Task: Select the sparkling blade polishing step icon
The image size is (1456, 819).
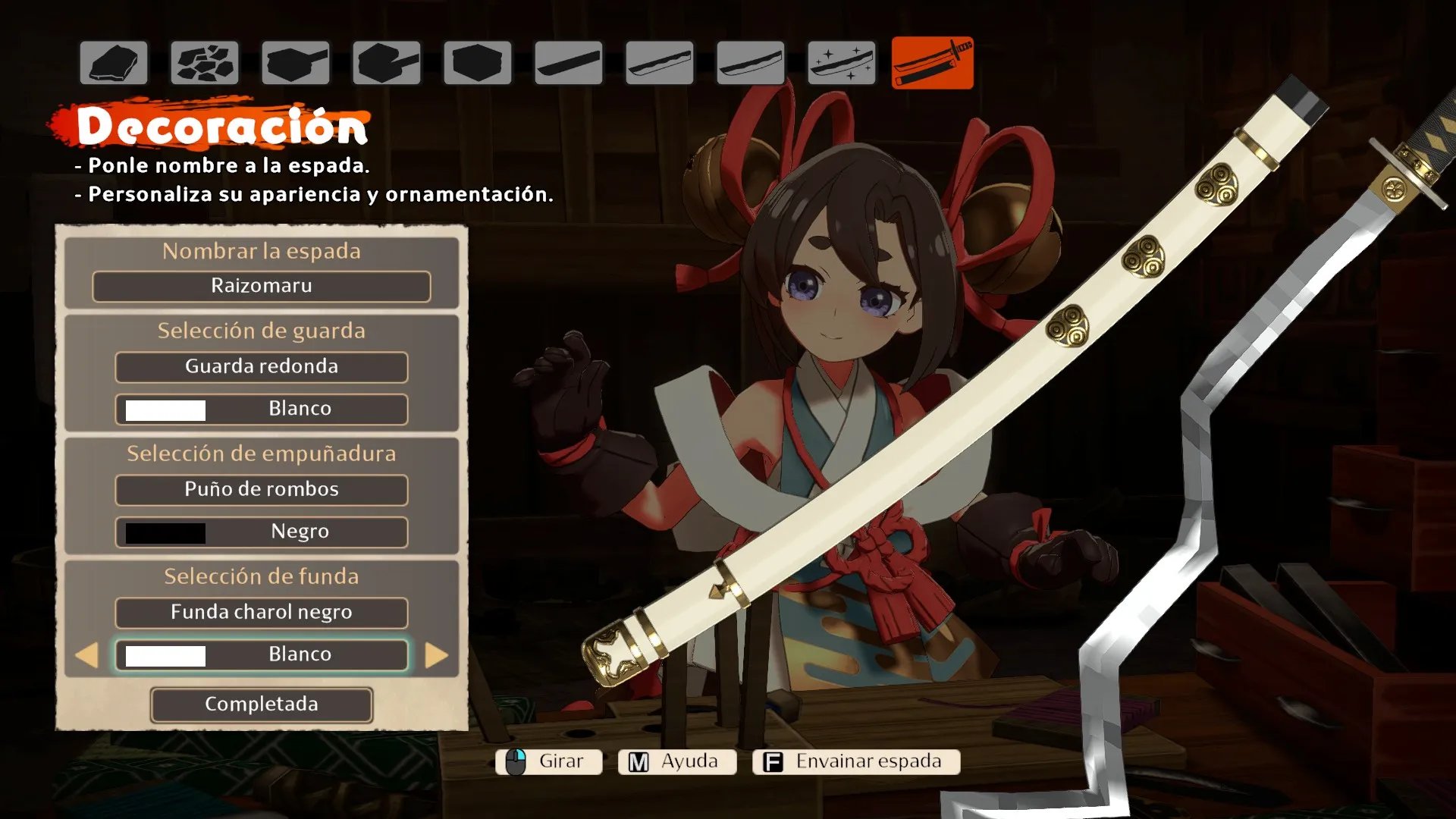Action: [841, 63]
